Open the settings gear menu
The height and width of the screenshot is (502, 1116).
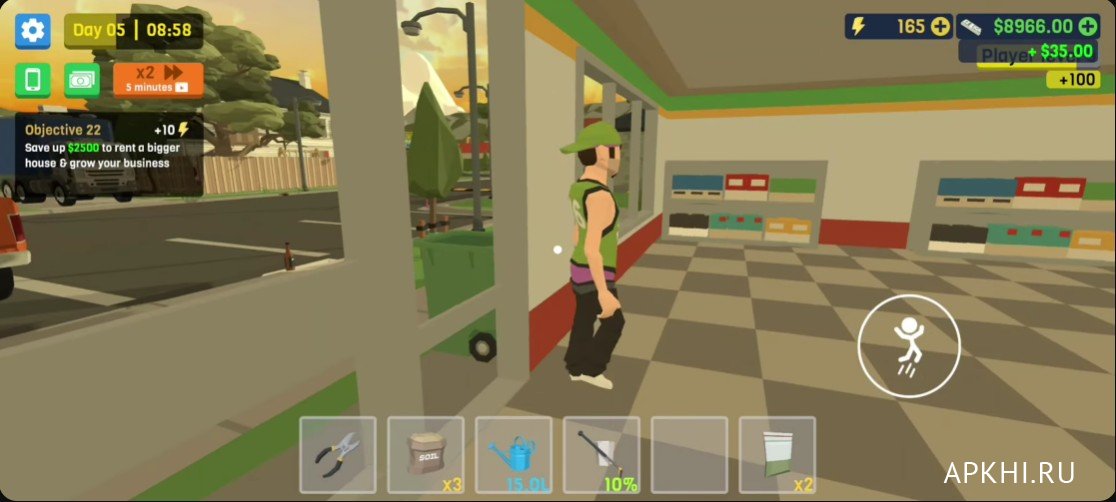(x=32, y=31)
